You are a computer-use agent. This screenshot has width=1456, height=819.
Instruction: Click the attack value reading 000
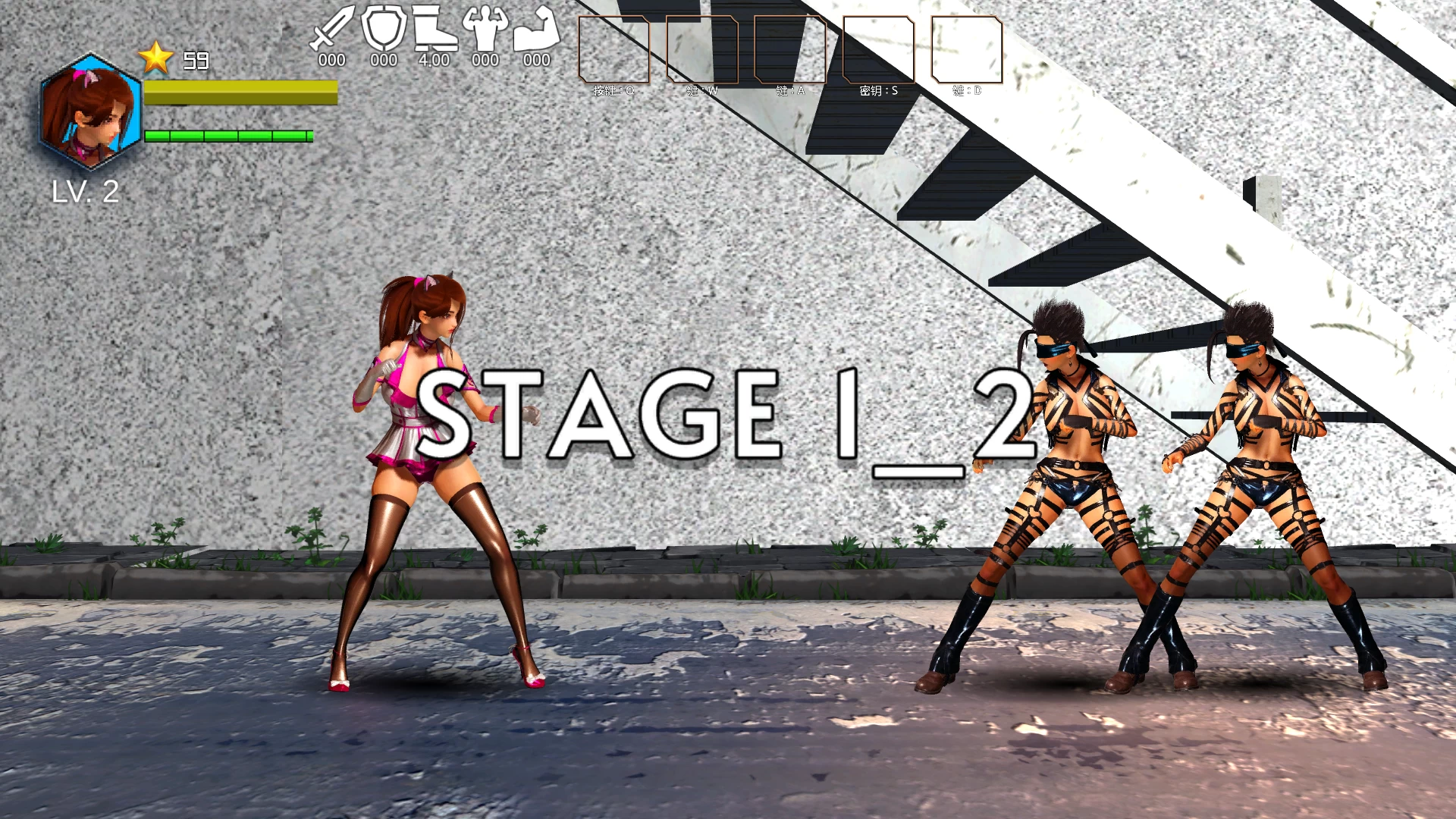[331, 58]
